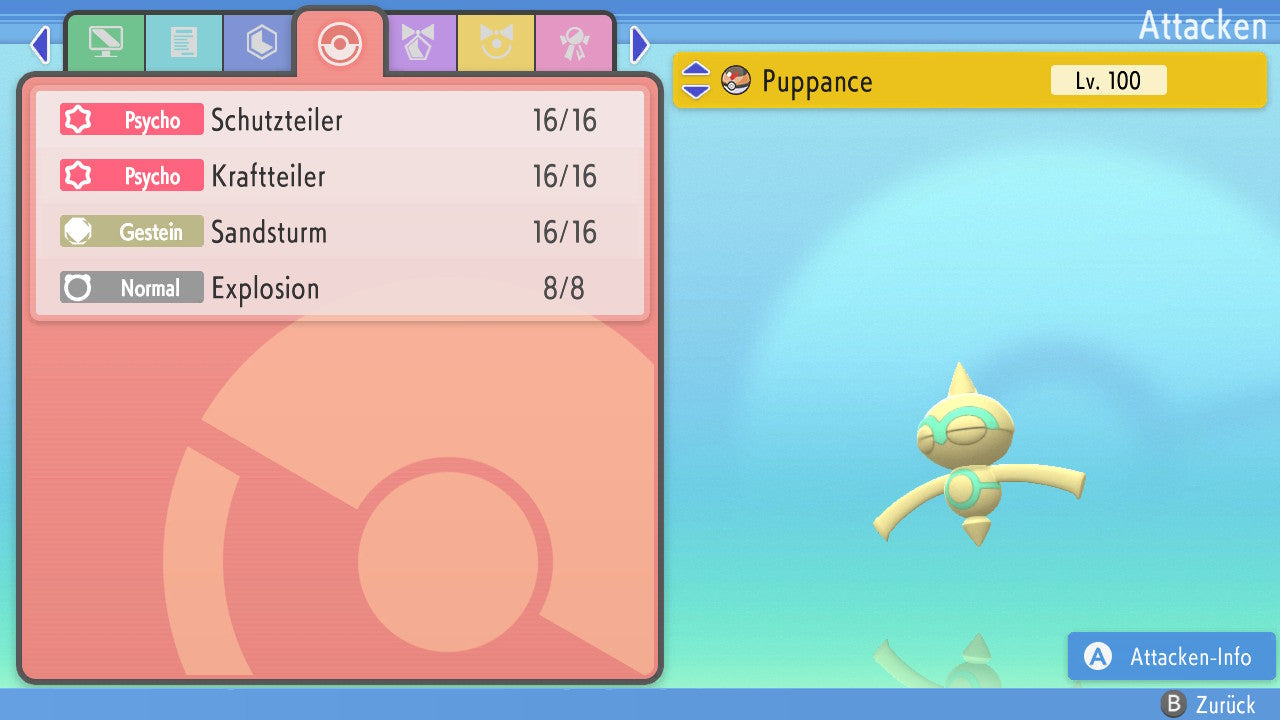Open the purple bow tab
Image resolution: width=1280 pixels, height=720 pixels.
point(418,43)
